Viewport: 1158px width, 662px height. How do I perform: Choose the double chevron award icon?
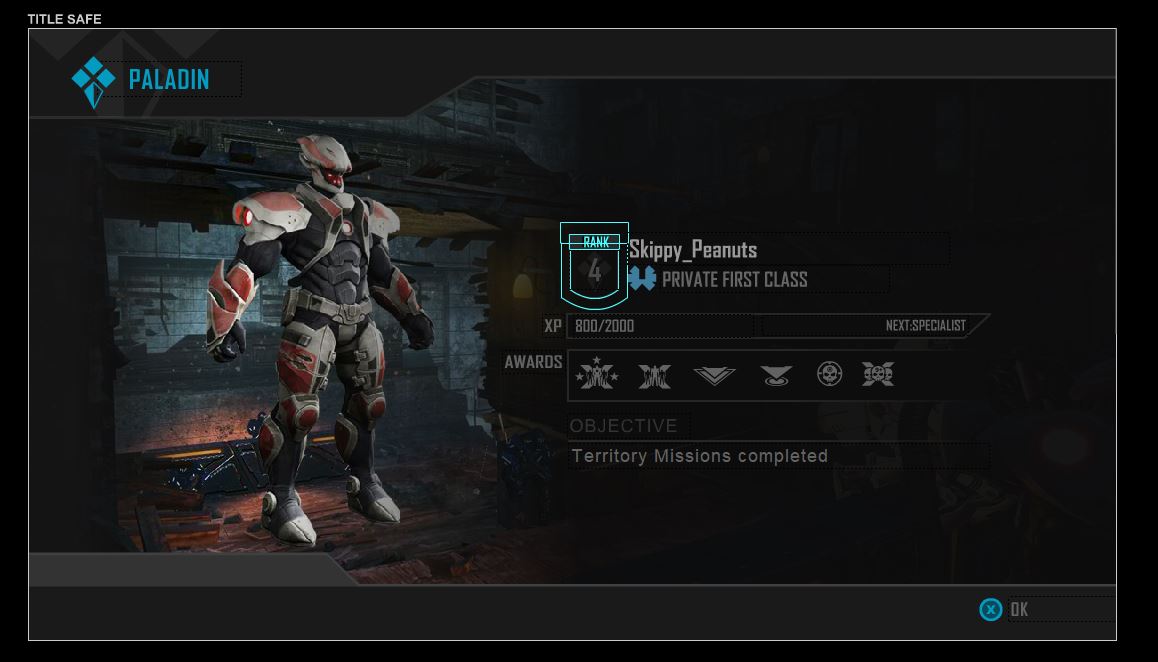[x=714, y=375]
